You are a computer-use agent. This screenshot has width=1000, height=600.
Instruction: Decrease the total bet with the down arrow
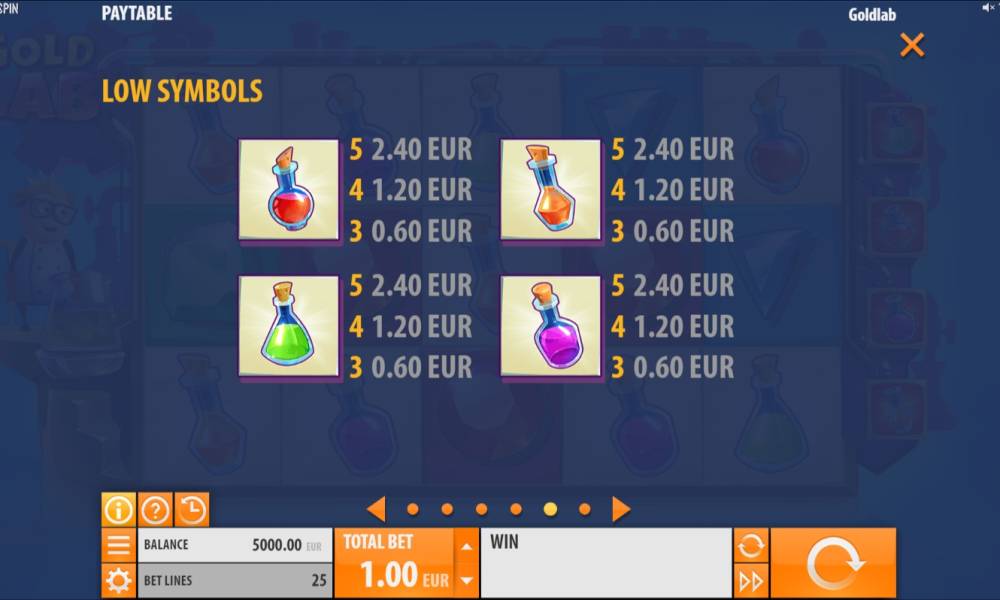click(466, 580)
